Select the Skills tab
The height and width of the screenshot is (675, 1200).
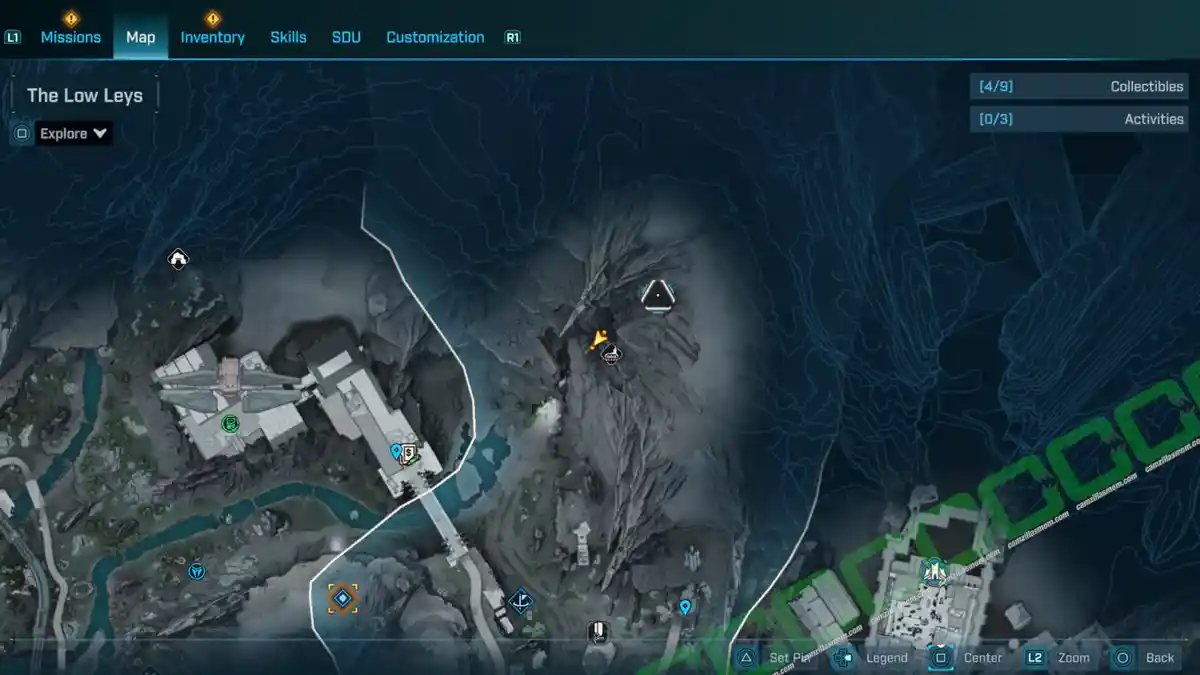coord(288,37)
